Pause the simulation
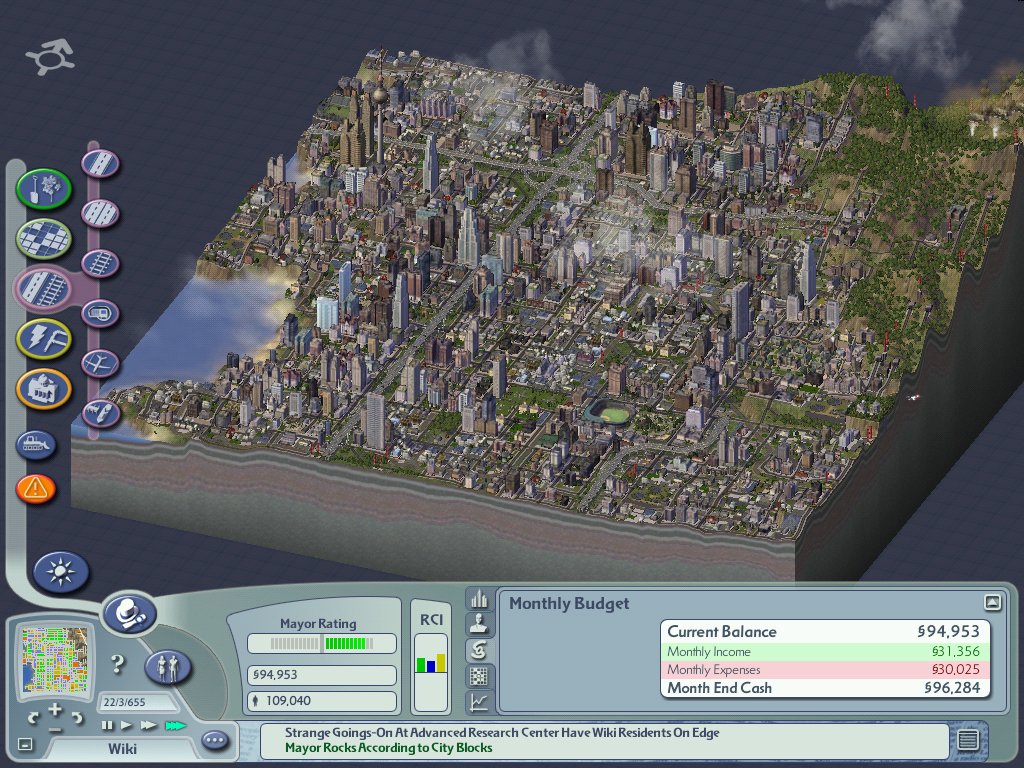This screenshot has width=1024, height=768. point(108,725)
